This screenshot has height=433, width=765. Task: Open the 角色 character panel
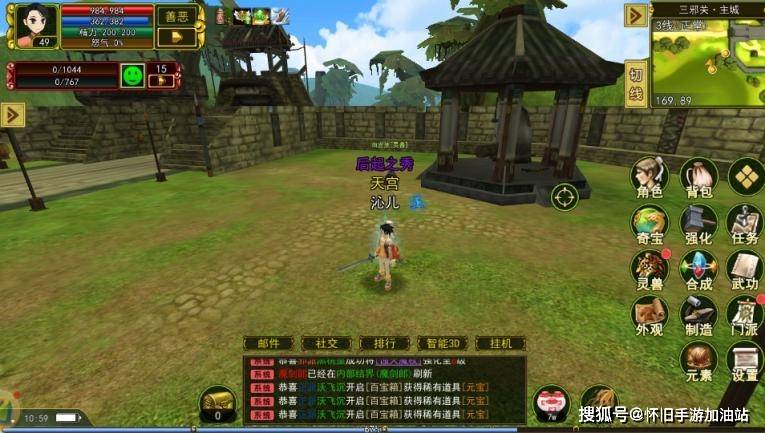click(649, 179)
